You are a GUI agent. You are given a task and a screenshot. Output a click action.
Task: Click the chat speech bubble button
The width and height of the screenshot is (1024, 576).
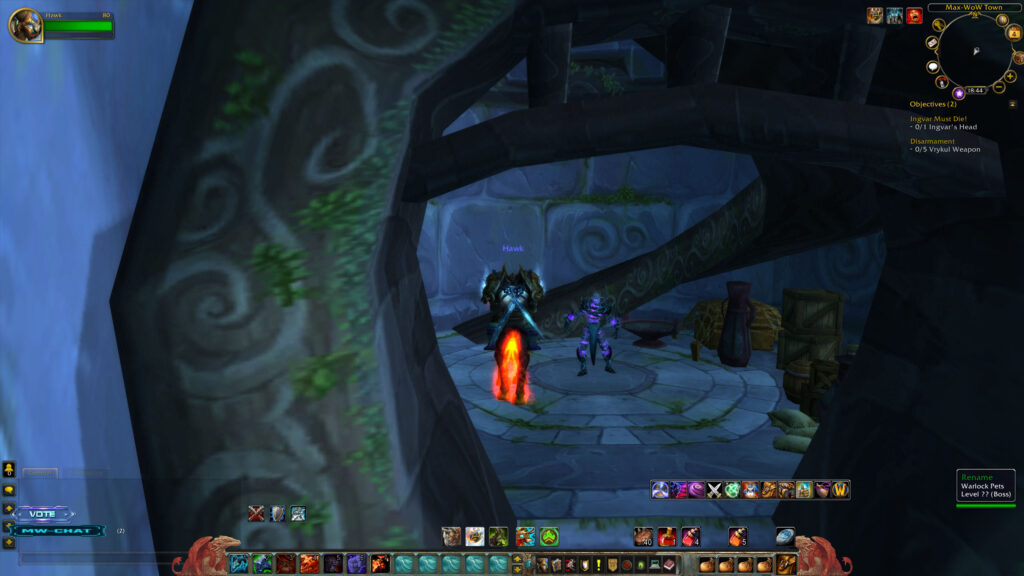(9, 491)
